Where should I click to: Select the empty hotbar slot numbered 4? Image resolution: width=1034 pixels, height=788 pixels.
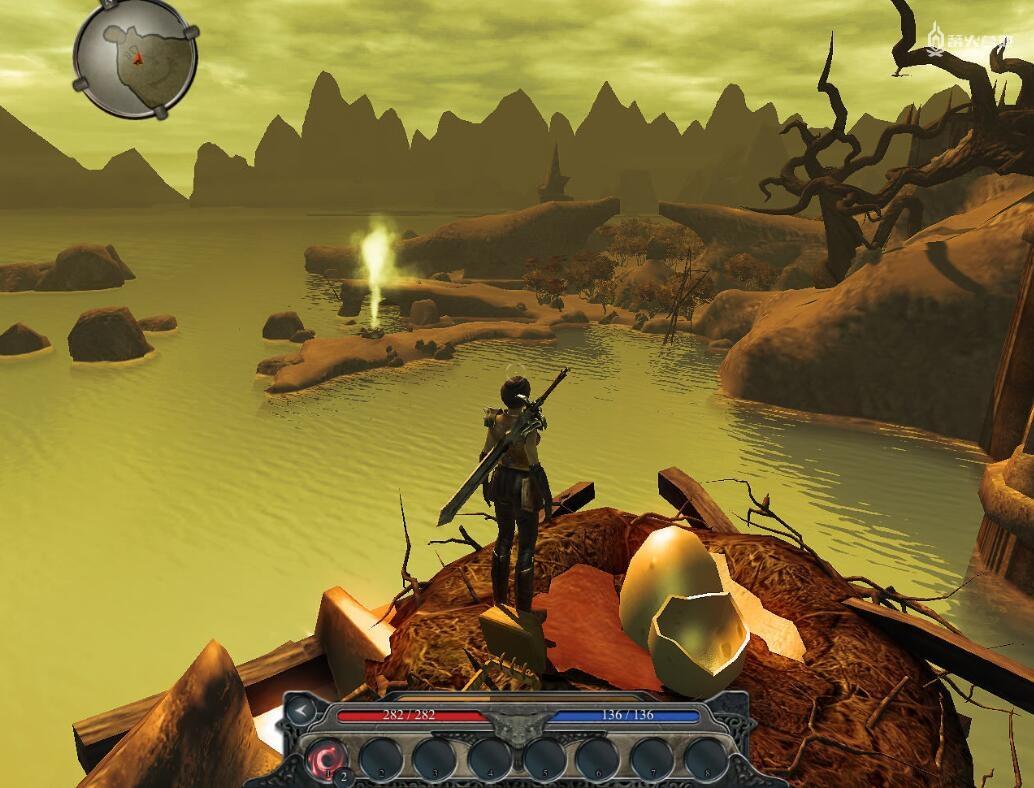point(489,758)
